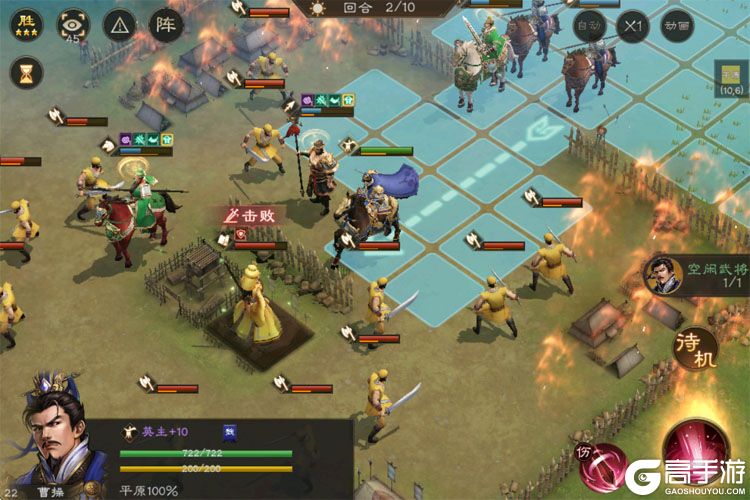Change the X1 battle speed
Image resolution: width=750 pixels, height=500 pixels.
coord(630,24)
